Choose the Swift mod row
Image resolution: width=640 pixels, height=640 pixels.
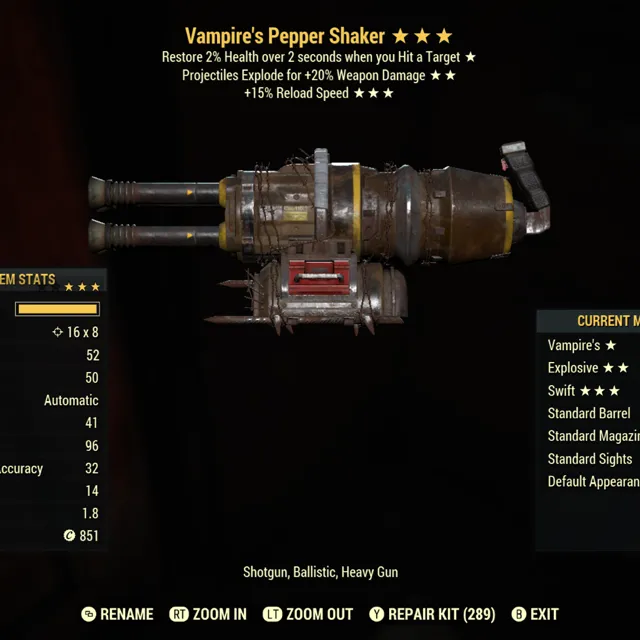coord(584,391)
